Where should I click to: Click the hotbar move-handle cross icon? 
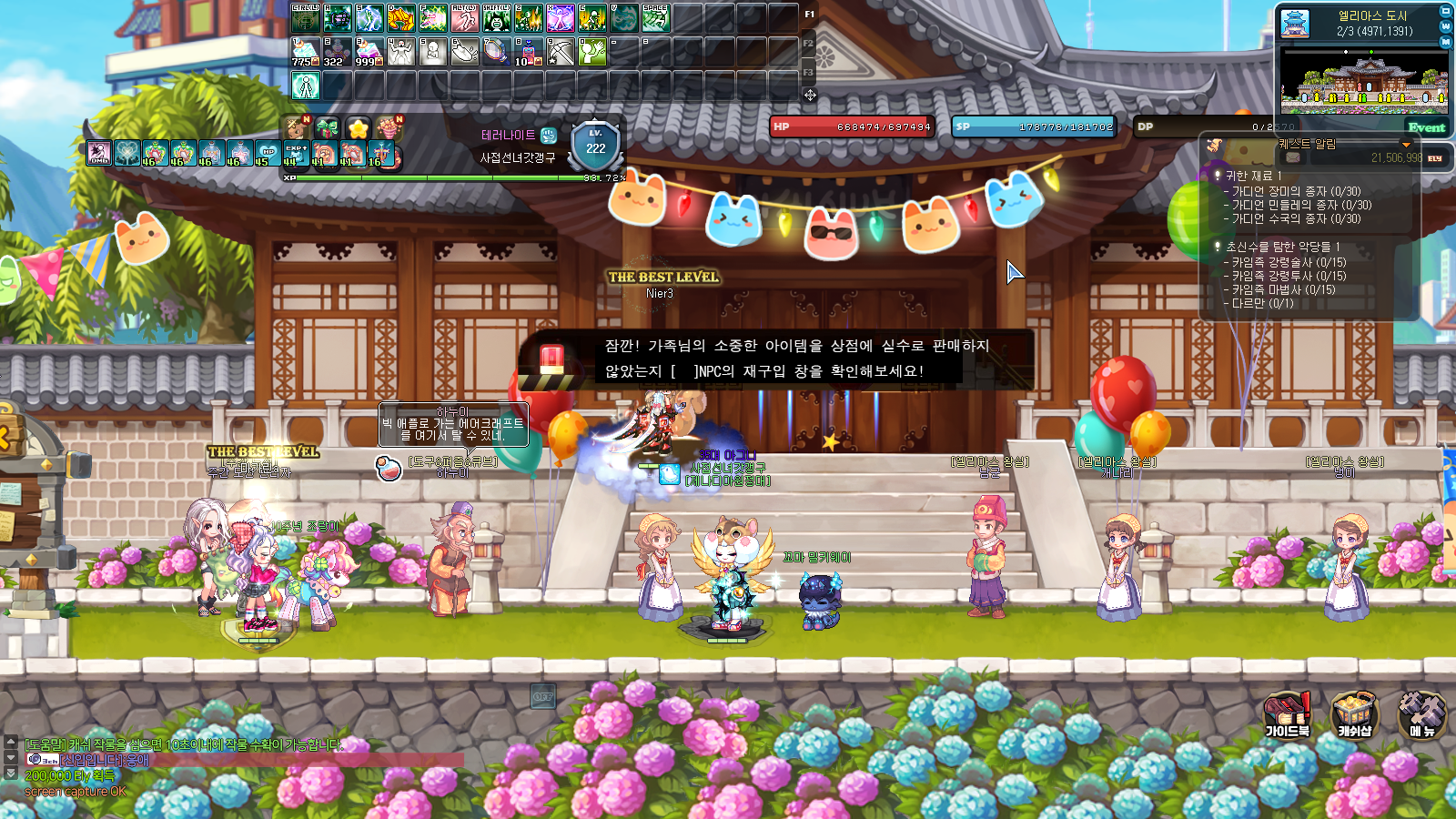810,95
